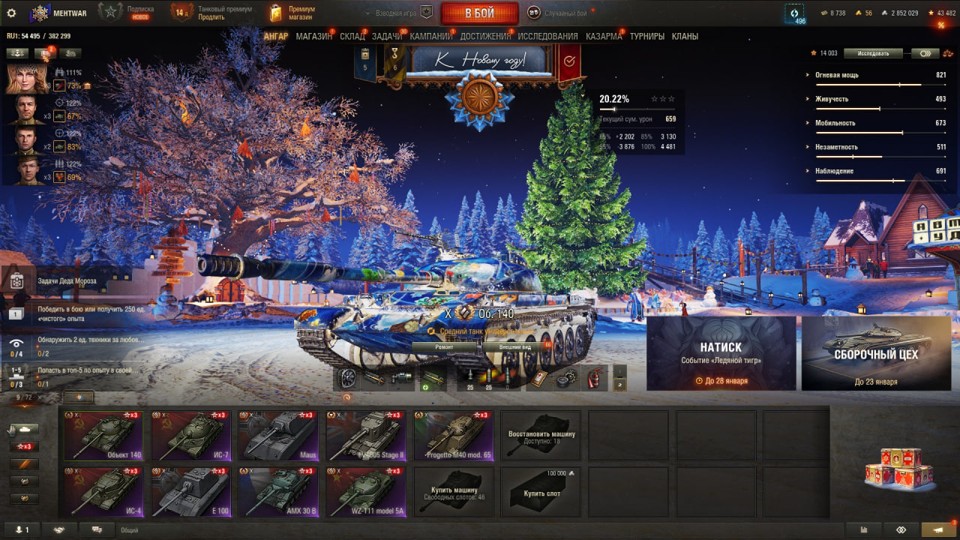Image resolution: width=960 pixels, height=540 pixels.
Task: Open the НАТИСК event banner
Action: [721, 353]
